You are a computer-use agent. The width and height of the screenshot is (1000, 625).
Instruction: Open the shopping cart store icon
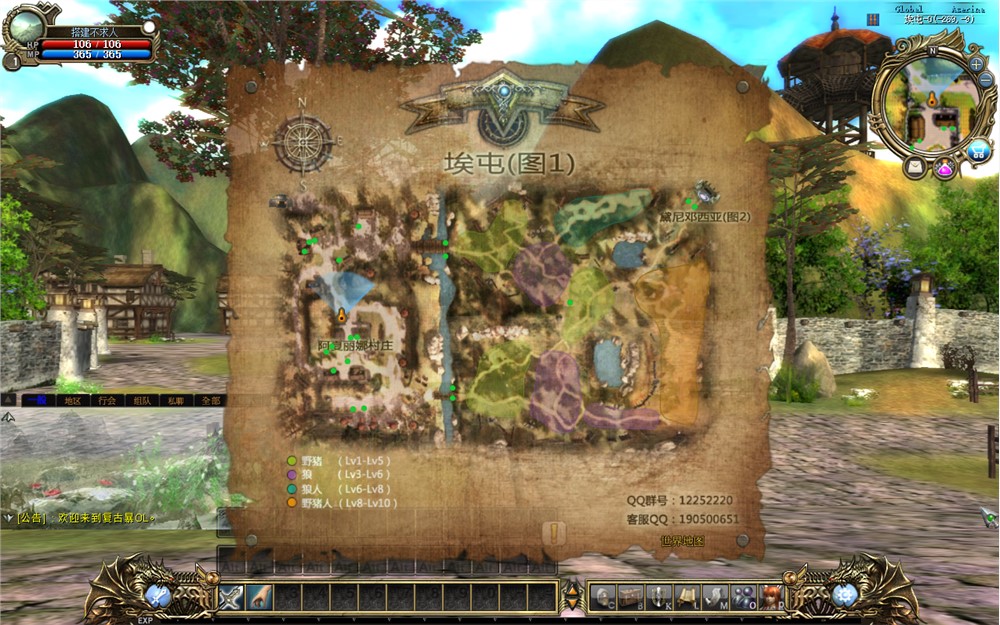pyautogui.click(x=979, y=152)
